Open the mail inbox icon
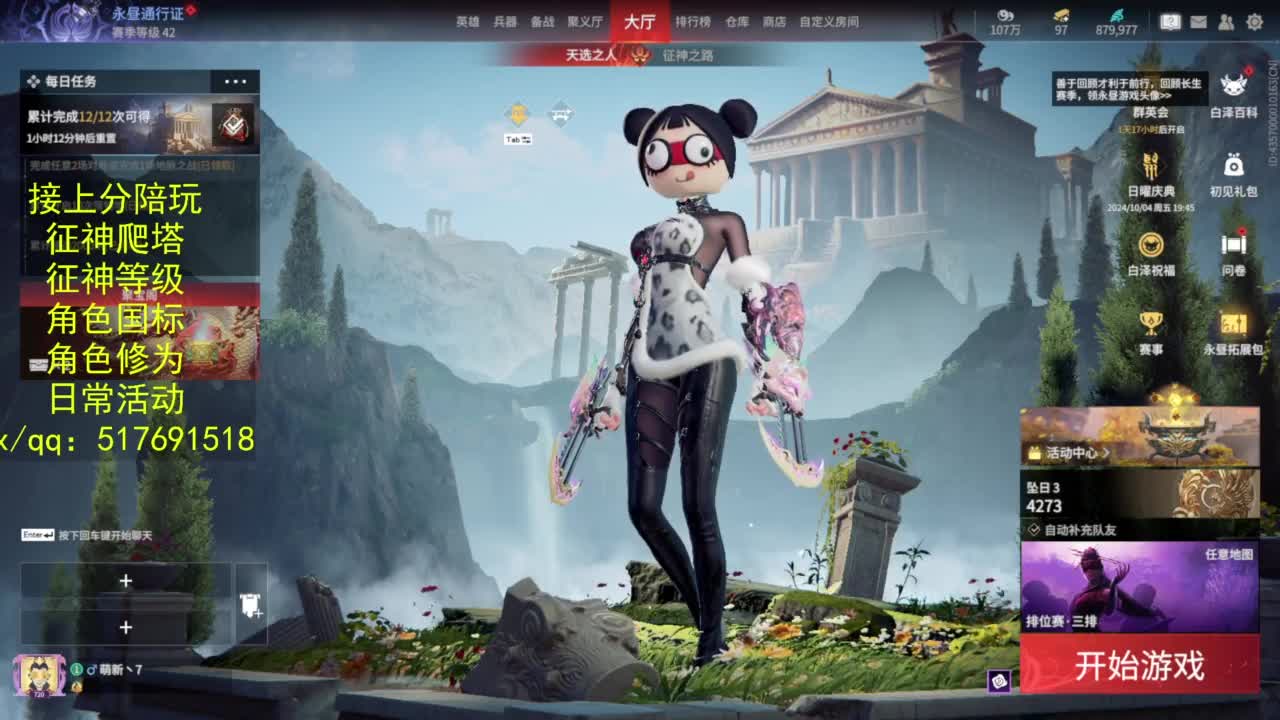Image resolution: width=1280 pixels, height=720 pixels. pyautogui.click(x=1197, y=19)
